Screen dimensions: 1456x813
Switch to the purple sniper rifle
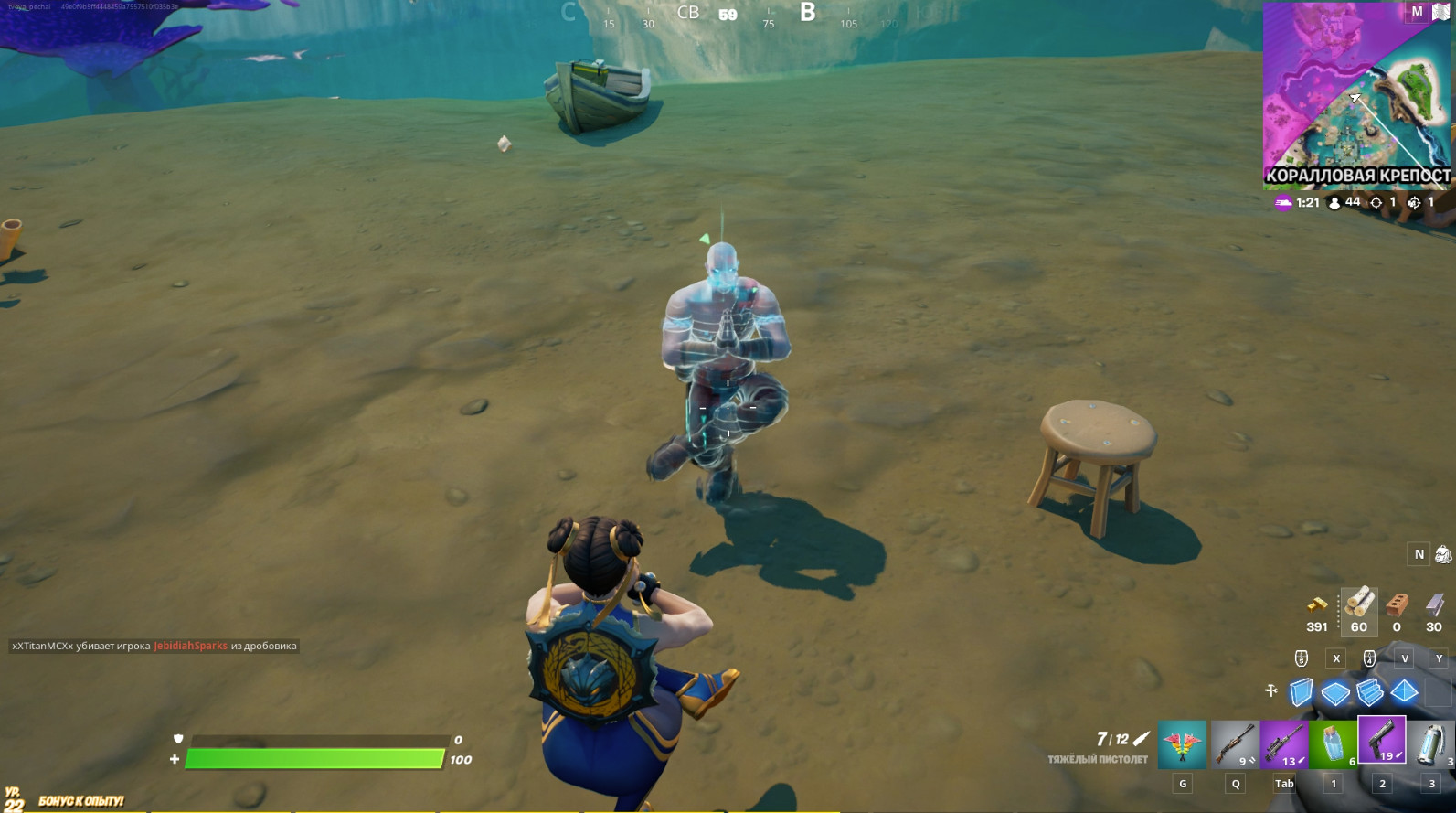click(1283, 743)
